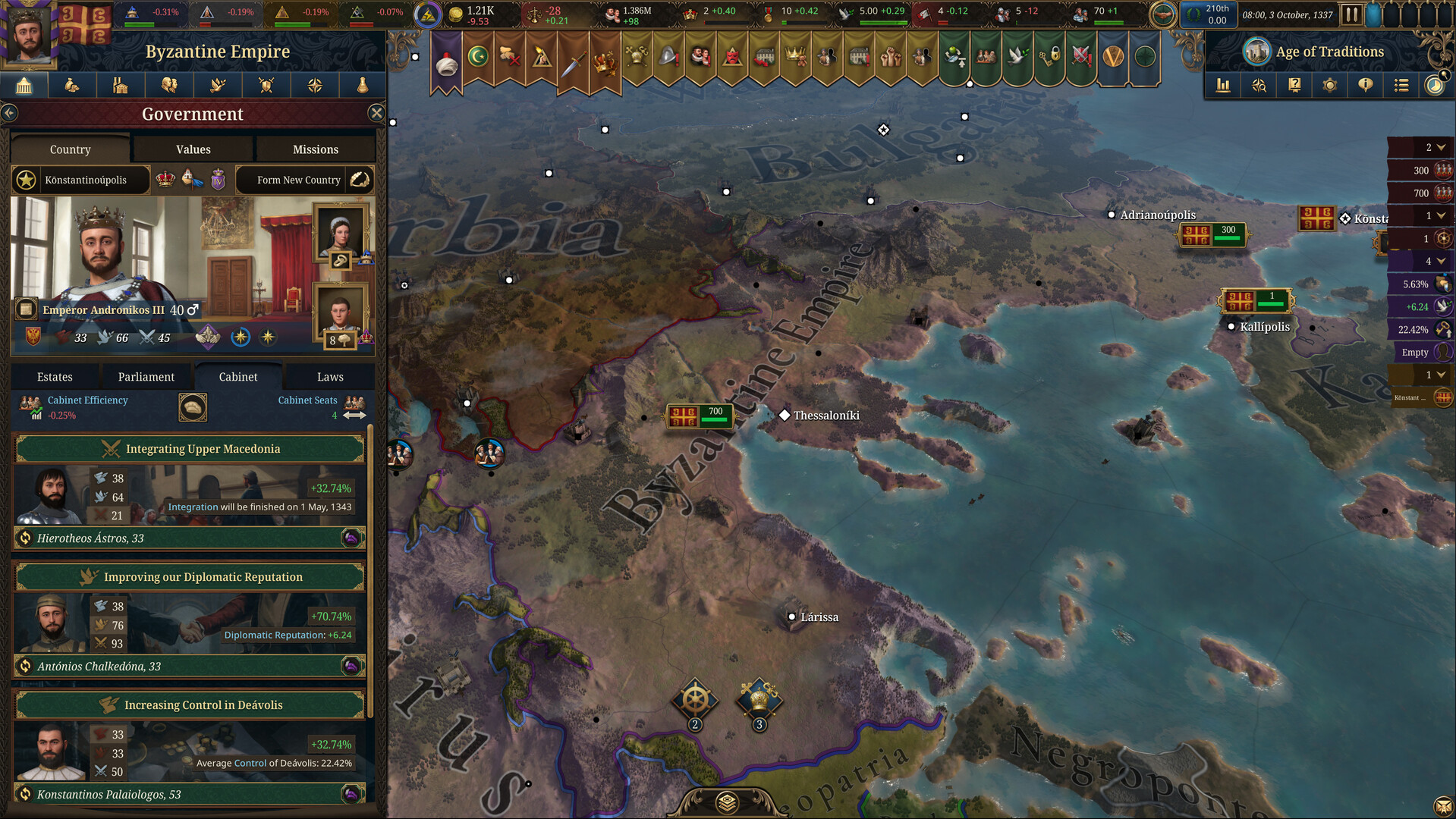The height and width of the screenshot is (819, 1456).
Task: Open the encyclopedia book icon
Action: (1294, 85)
